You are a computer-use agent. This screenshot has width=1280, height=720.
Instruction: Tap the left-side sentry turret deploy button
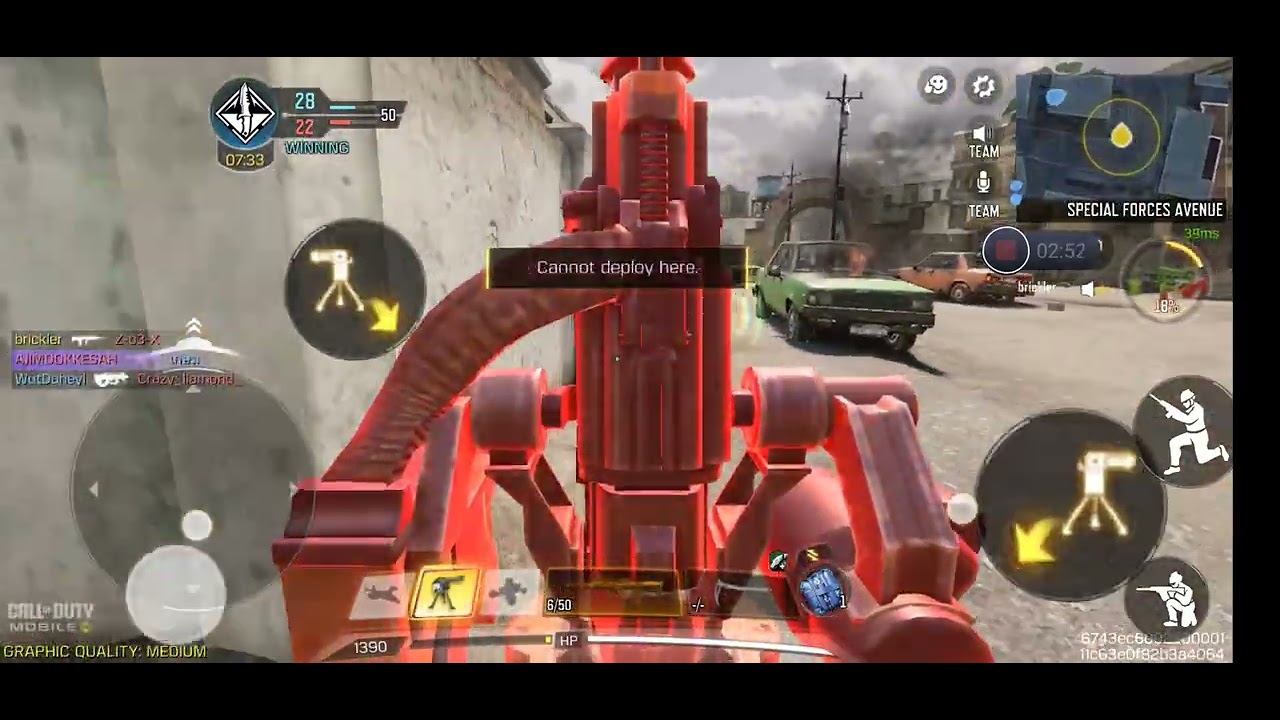[354, 288]
